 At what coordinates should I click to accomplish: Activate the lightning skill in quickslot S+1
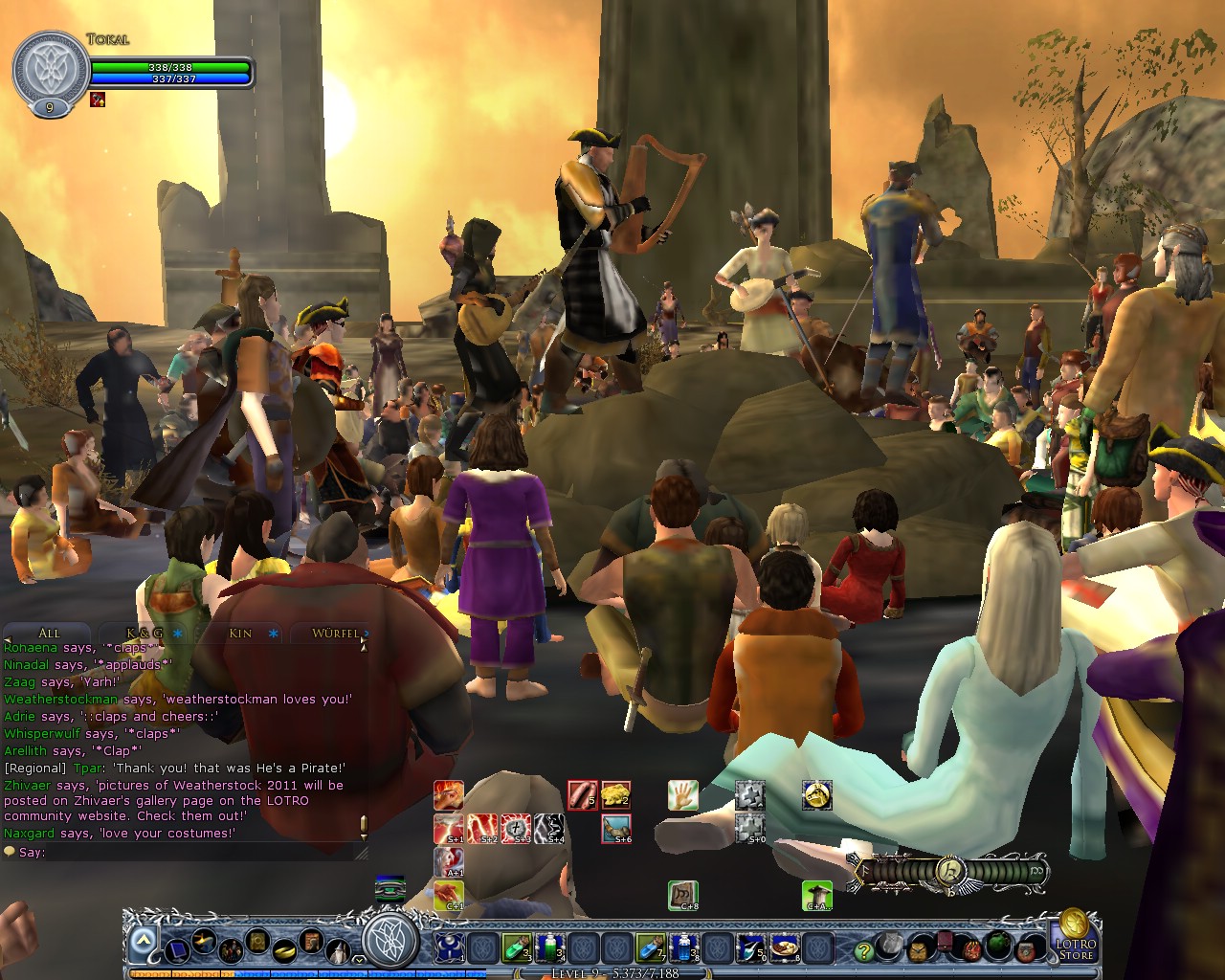coord(449,828)
